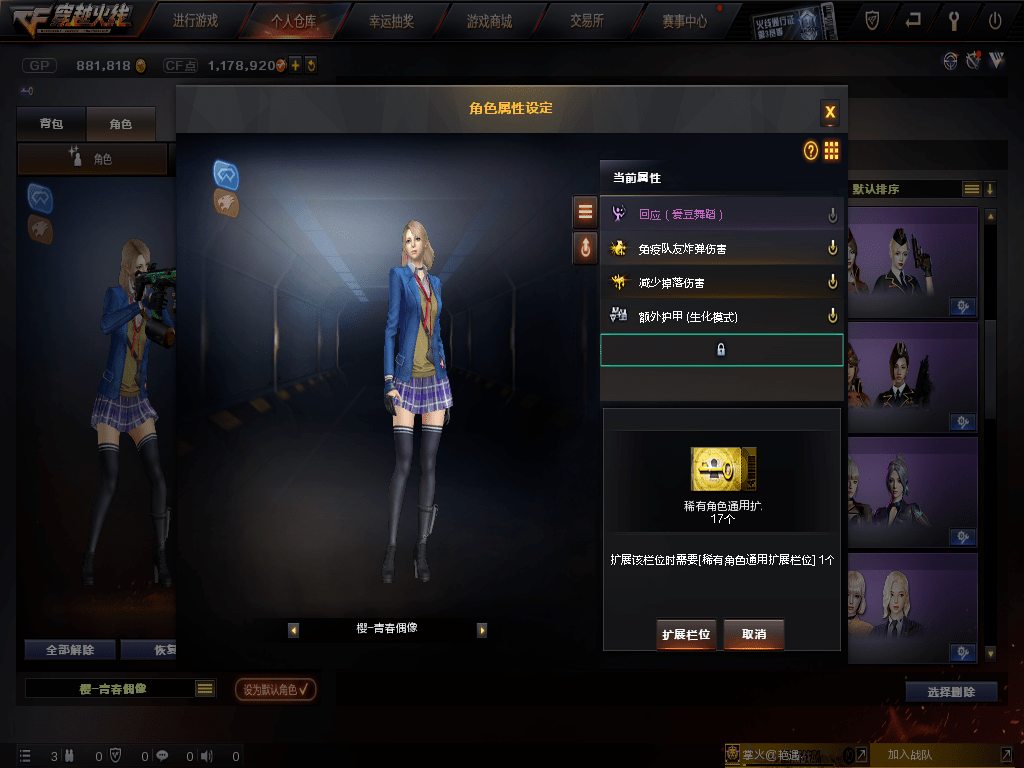Open the 交易所 exchange
Viewport: 1024px width, 768px height.
[x=586, y=20]
